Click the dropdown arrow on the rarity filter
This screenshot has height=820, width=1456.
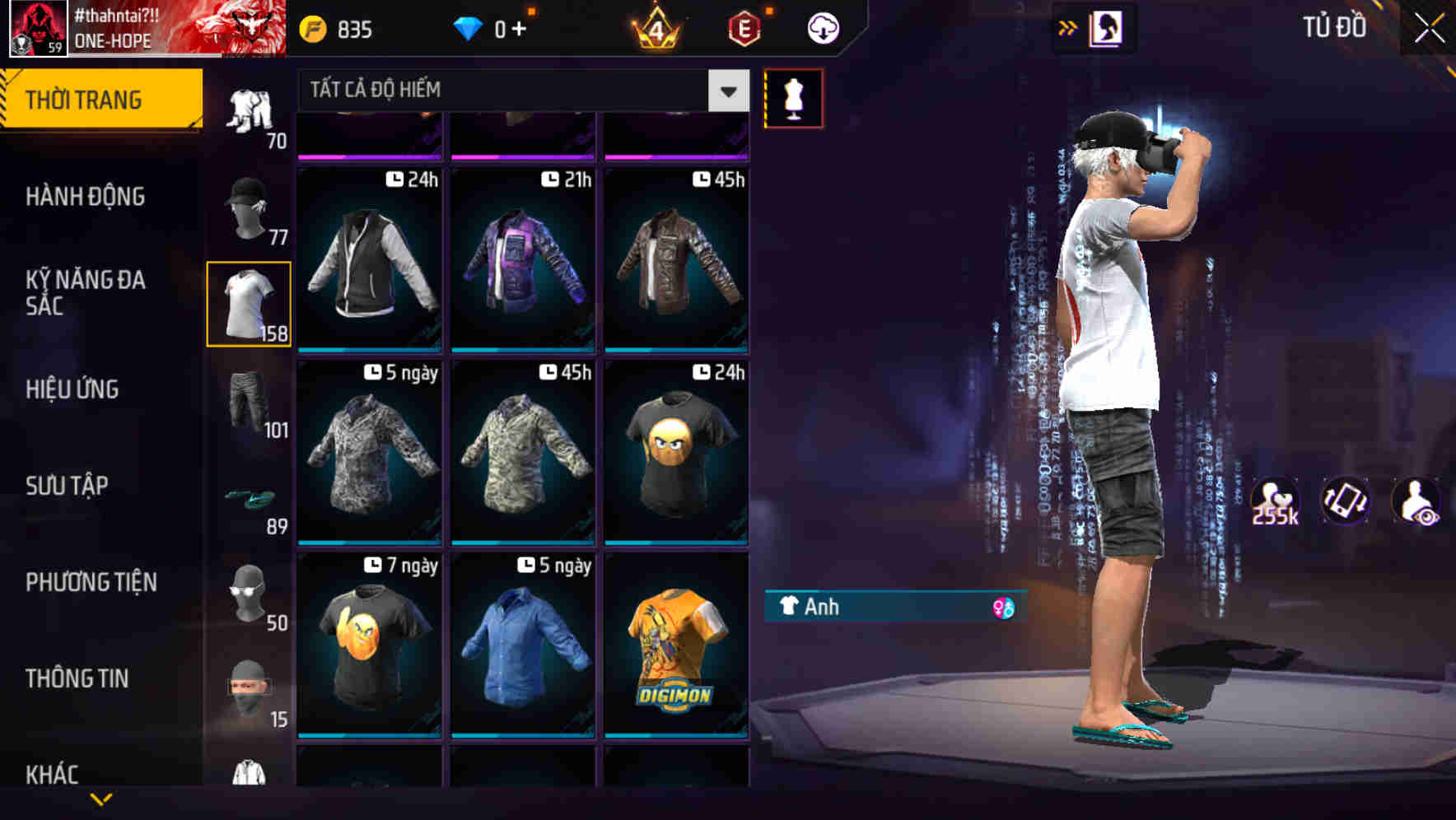(x=727, y=91)
